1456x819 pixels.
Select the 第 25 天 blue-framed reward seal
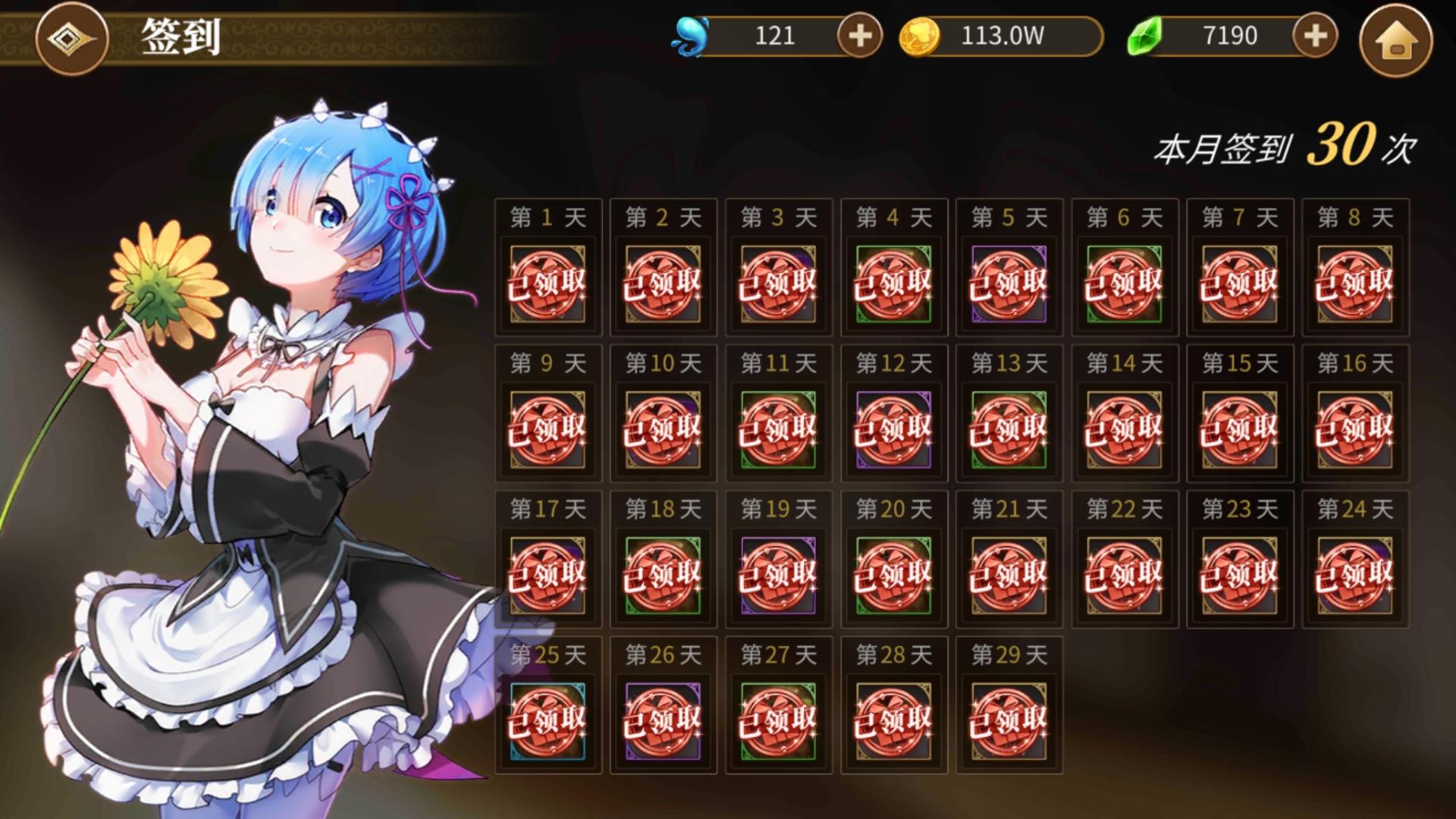[x=548, y=719]
